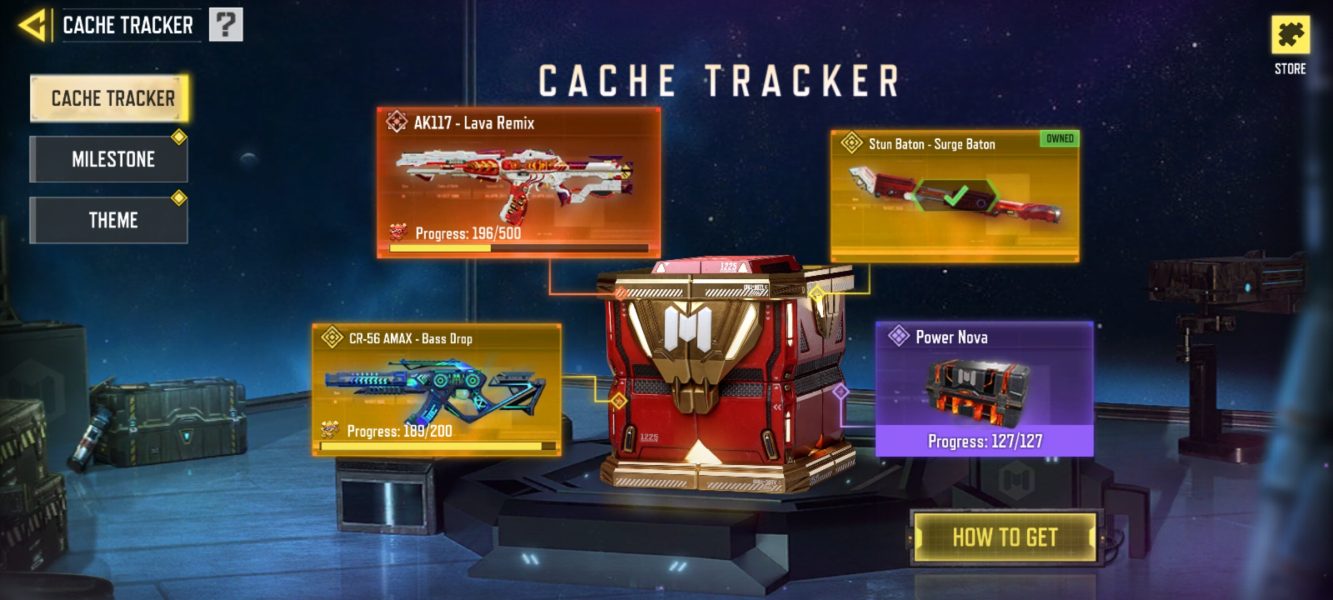
Task: Click the How To Get button
Action: 1004,537
